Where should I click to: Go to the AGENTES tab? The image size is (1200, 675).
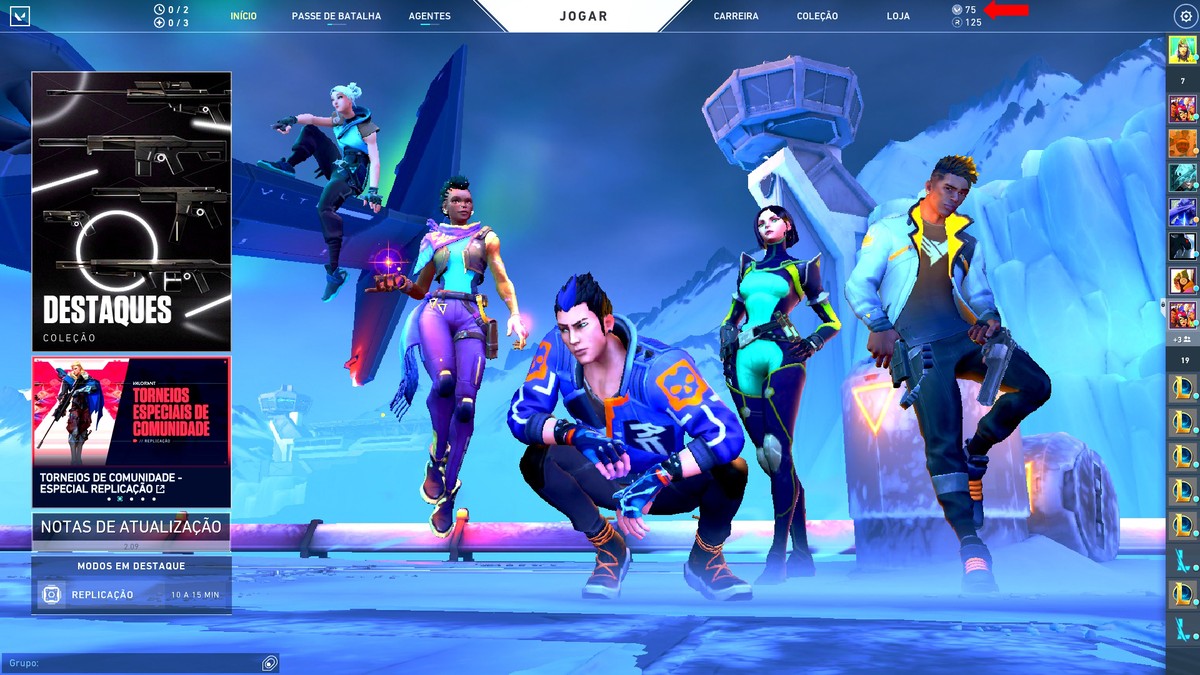[x=430, y=16]
